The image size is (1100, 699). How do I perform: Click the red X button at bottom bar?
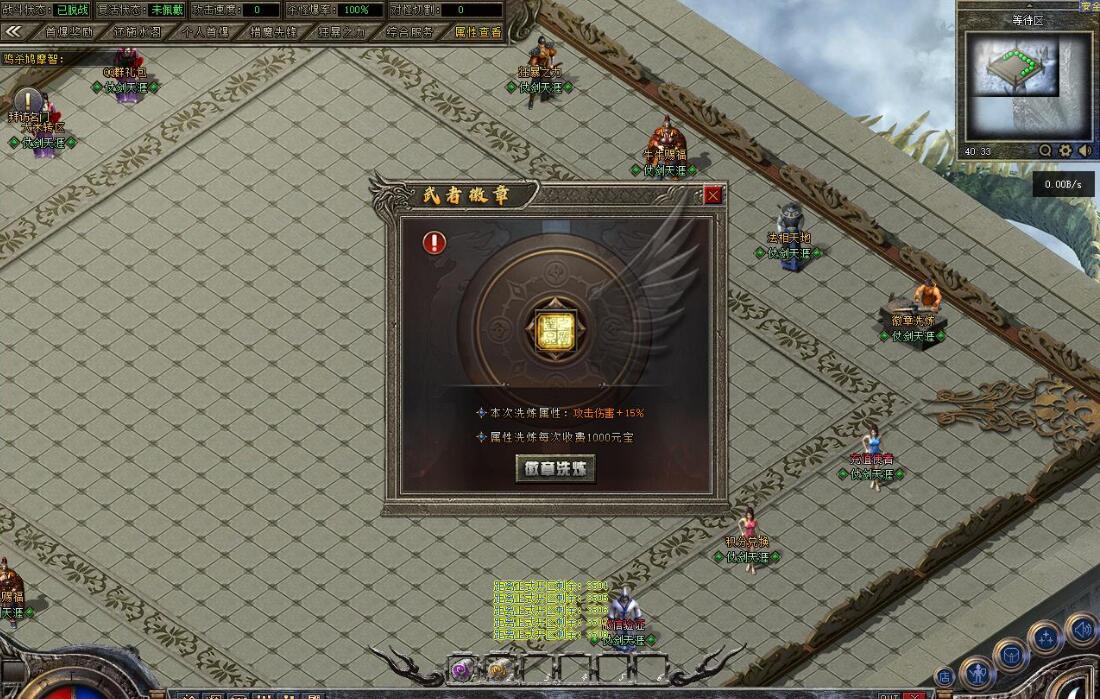(x=913, y=694)
